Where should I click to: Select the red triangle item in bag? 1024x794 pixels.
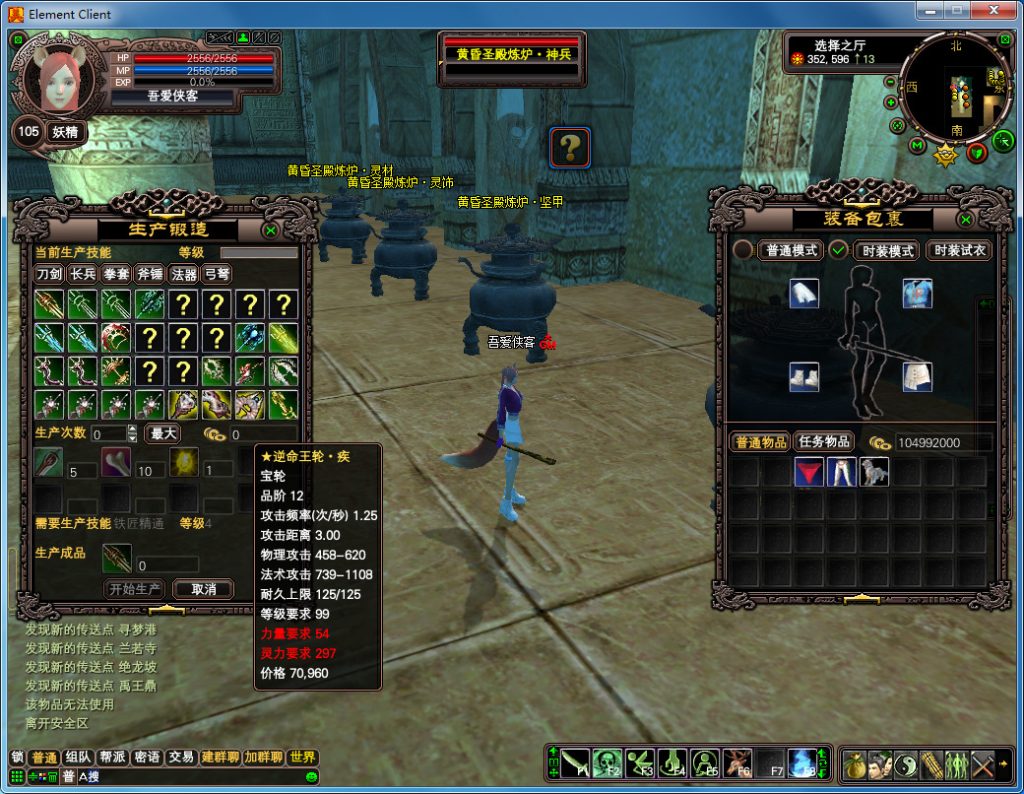(808, 472)
